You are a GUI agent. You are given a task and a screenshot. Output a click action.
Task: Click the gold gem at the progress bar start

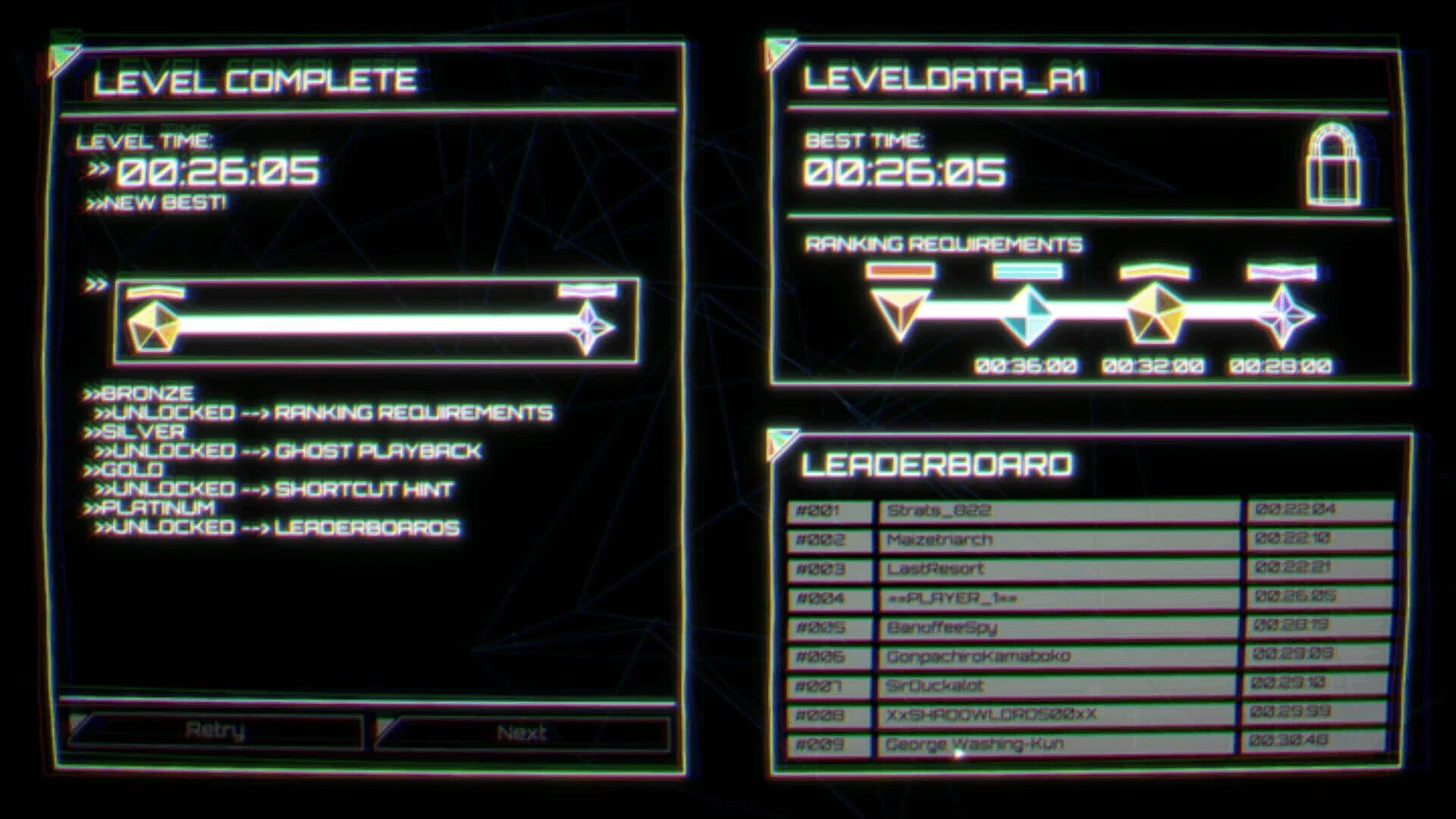coord(154,324)
